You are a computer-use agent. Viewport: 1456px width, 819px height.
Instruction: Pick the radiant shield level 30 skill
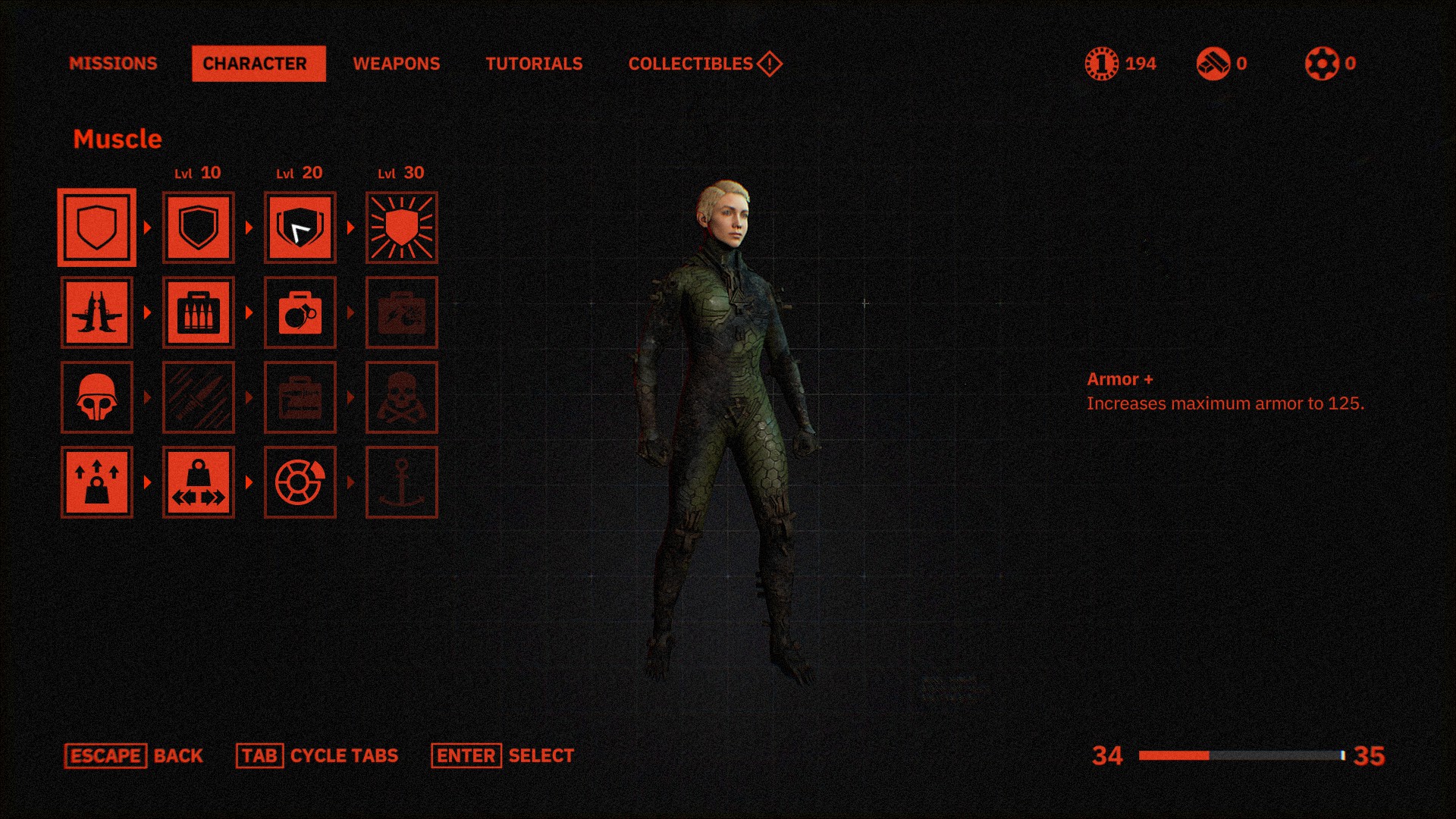click(402, 227)
